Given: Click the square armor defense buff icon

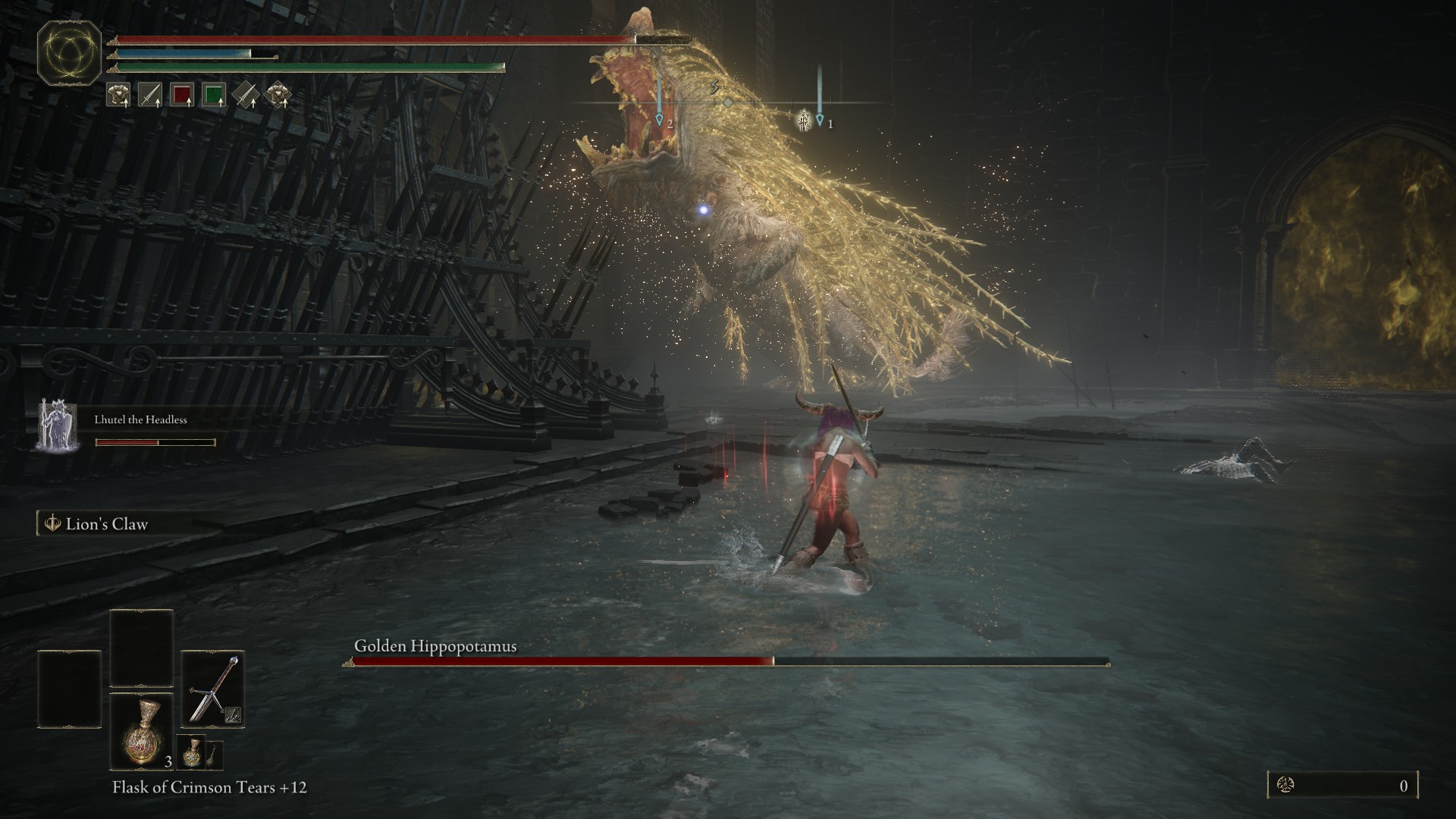Looking at the screenshot, I should point(118,95).
